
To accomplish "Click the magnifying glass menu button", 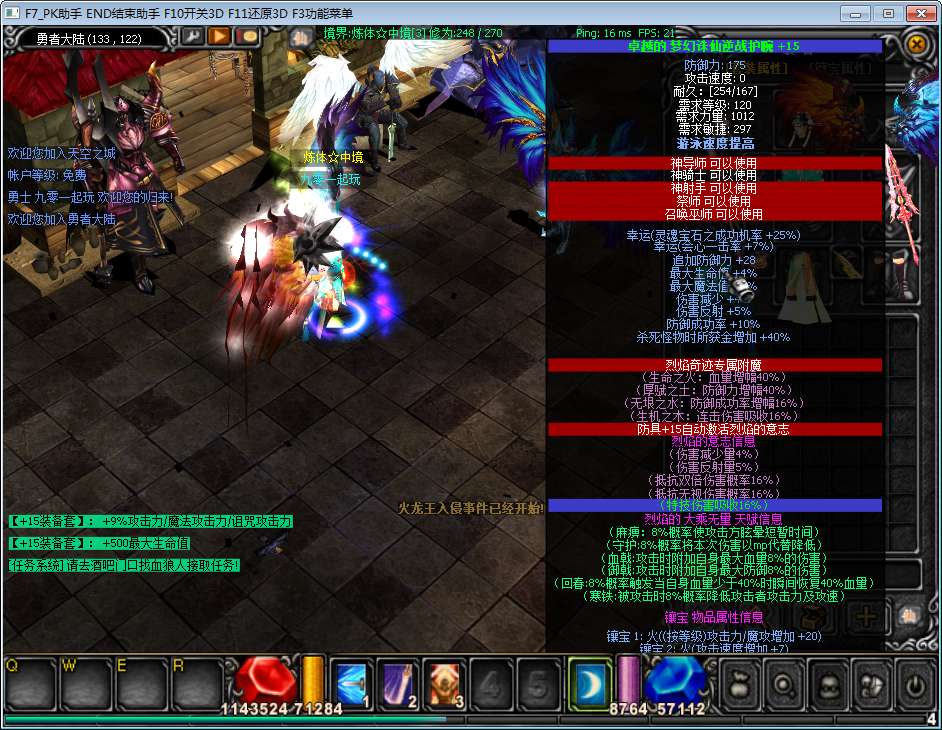I will 783,686.
